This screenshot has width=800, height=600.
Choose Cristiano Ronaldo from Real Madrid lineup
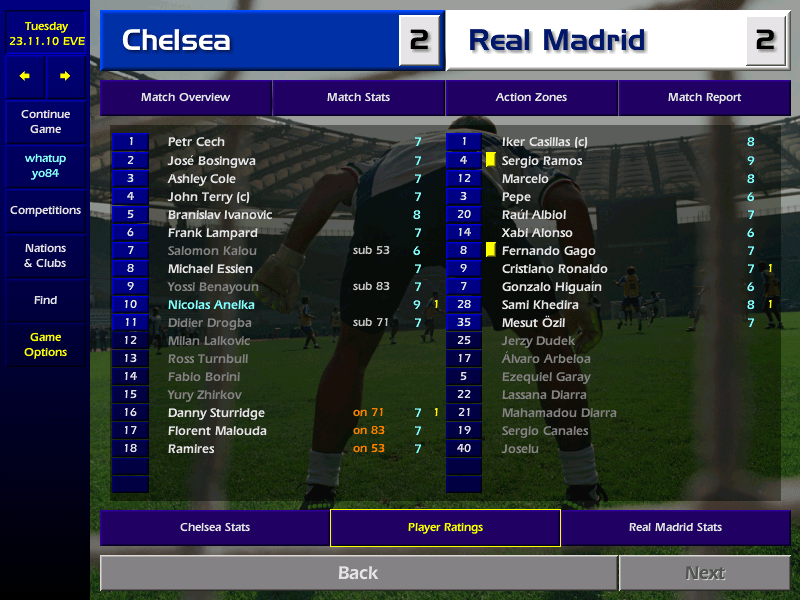pos(554,268)
